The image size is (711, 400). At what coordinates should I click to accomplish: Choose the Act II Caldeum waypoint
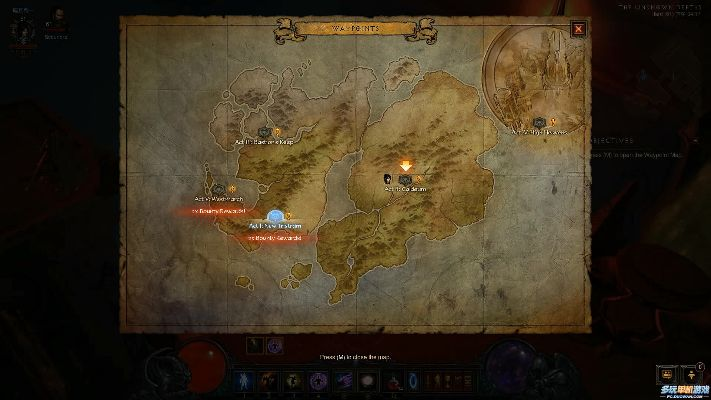click(405, 180)
